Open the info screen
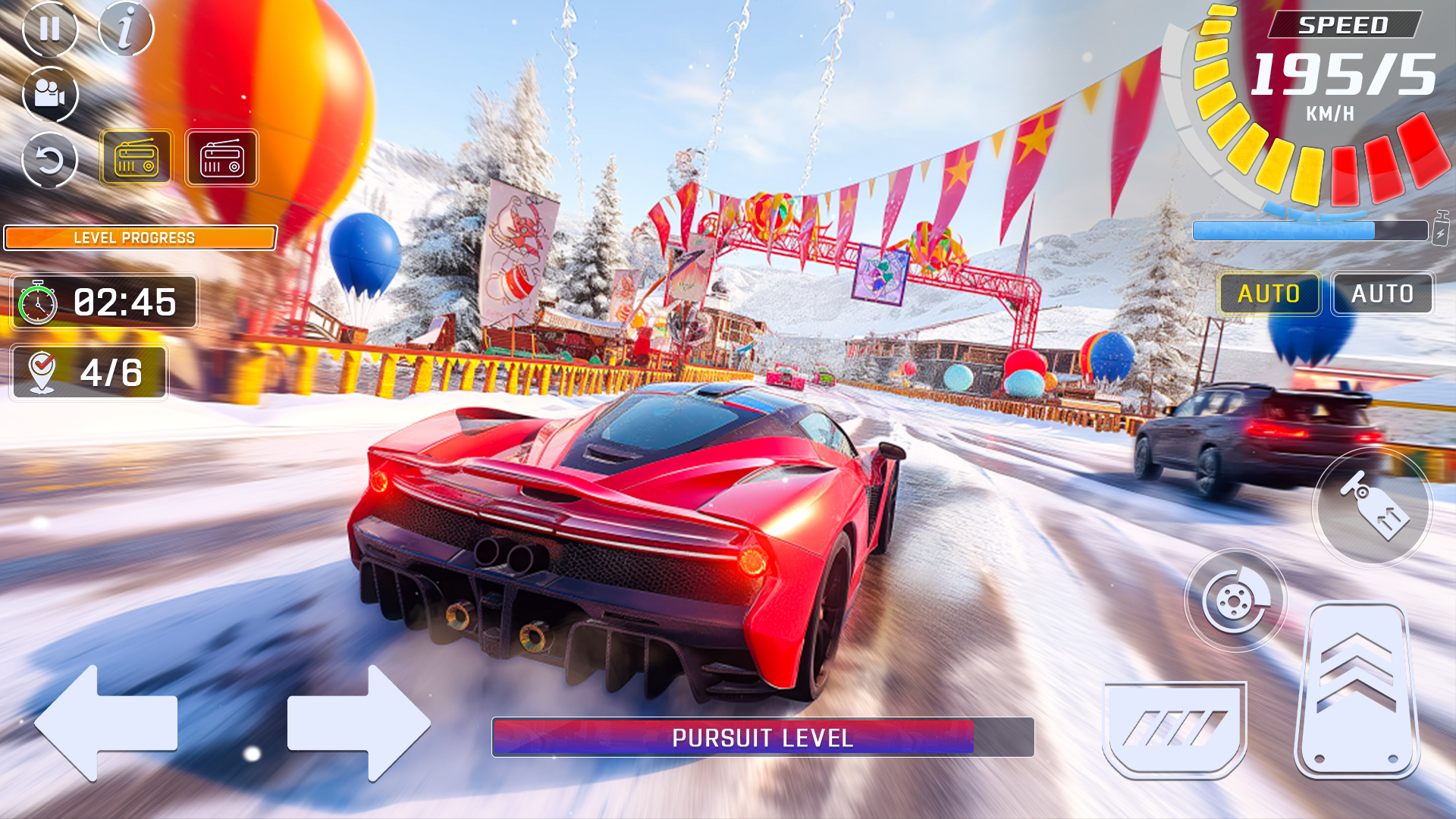1456x819 pixels. [x=127, y=29]
